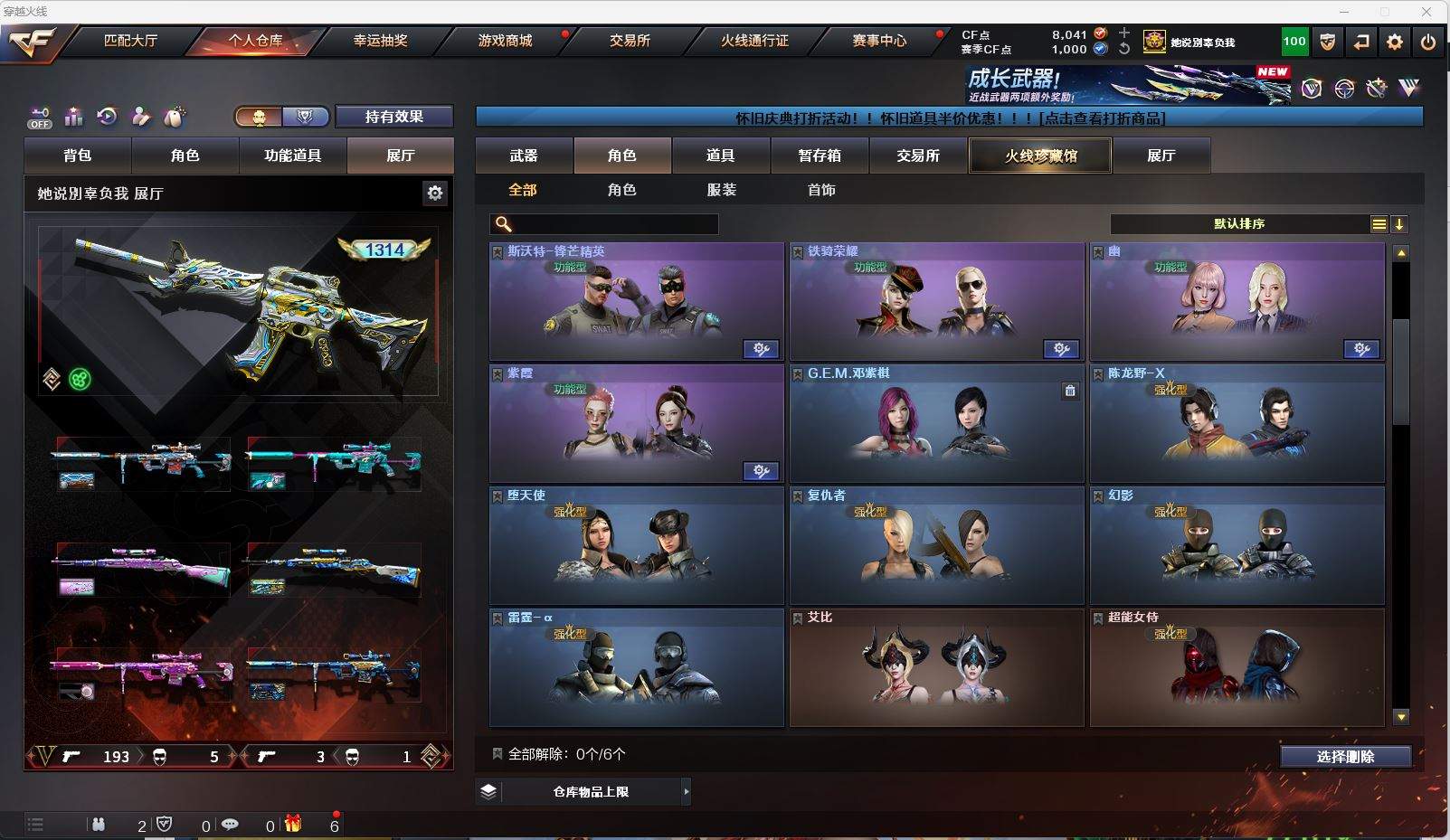Close the game window
Viewport: 1450px width, 840px height.
[1426, 11]
